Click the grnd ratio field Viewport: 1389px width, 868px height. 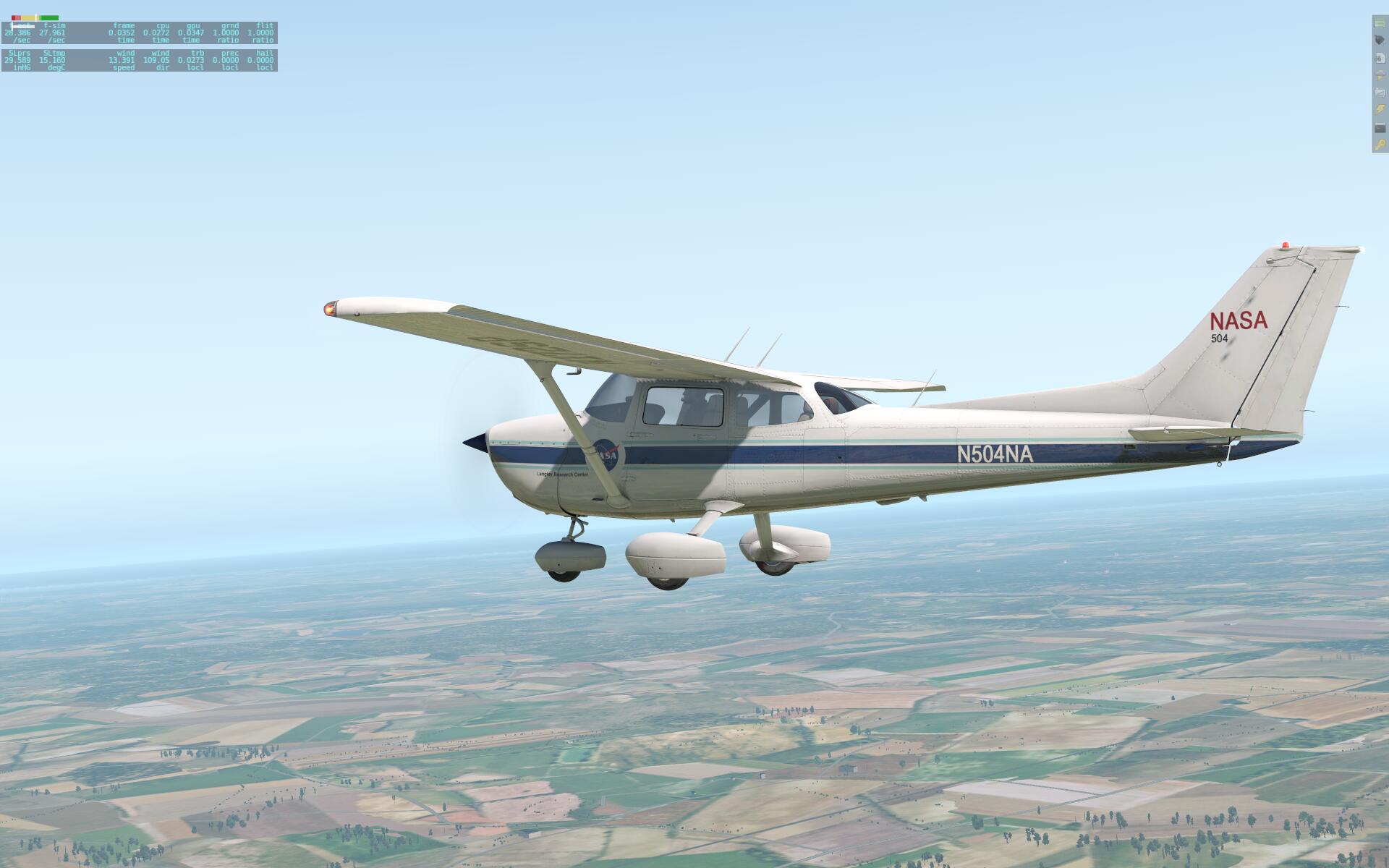226,33
